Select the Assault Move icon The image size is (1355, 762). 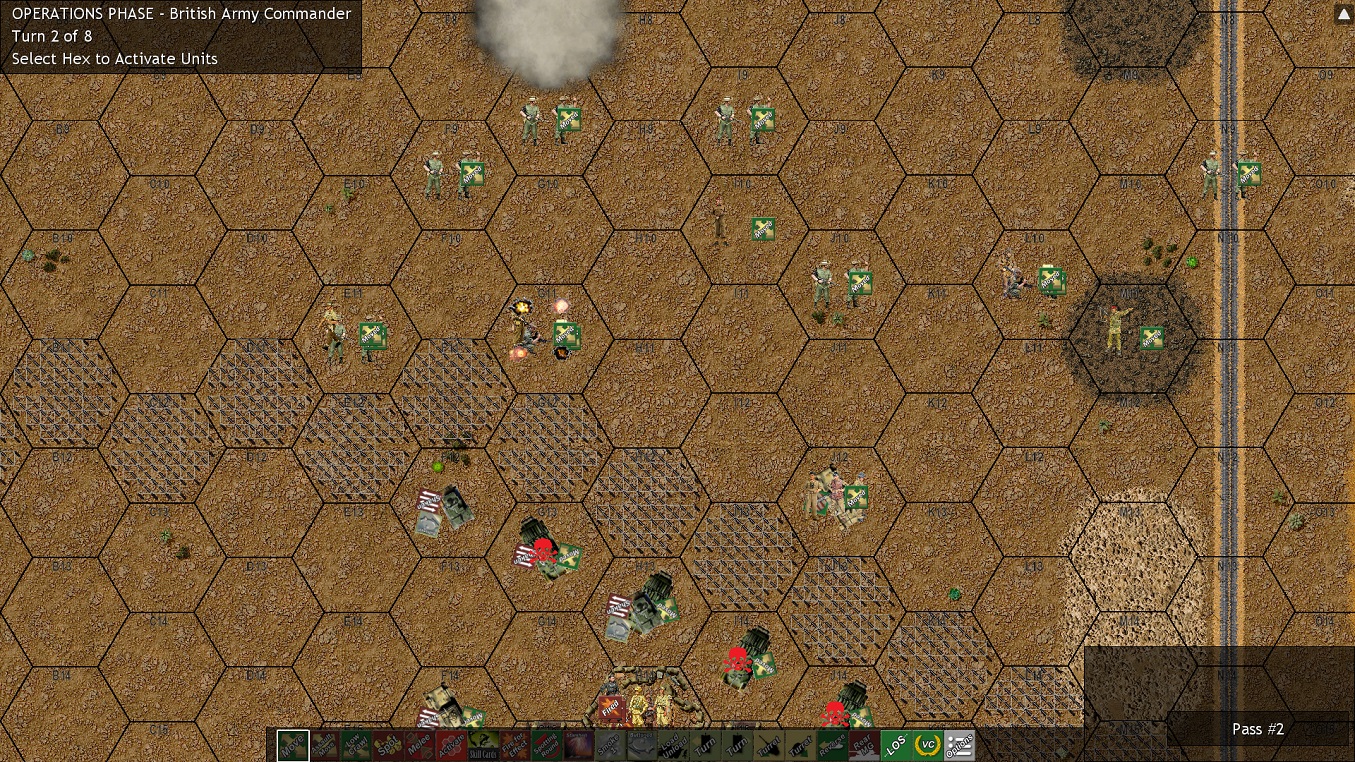tap(324, 744)
